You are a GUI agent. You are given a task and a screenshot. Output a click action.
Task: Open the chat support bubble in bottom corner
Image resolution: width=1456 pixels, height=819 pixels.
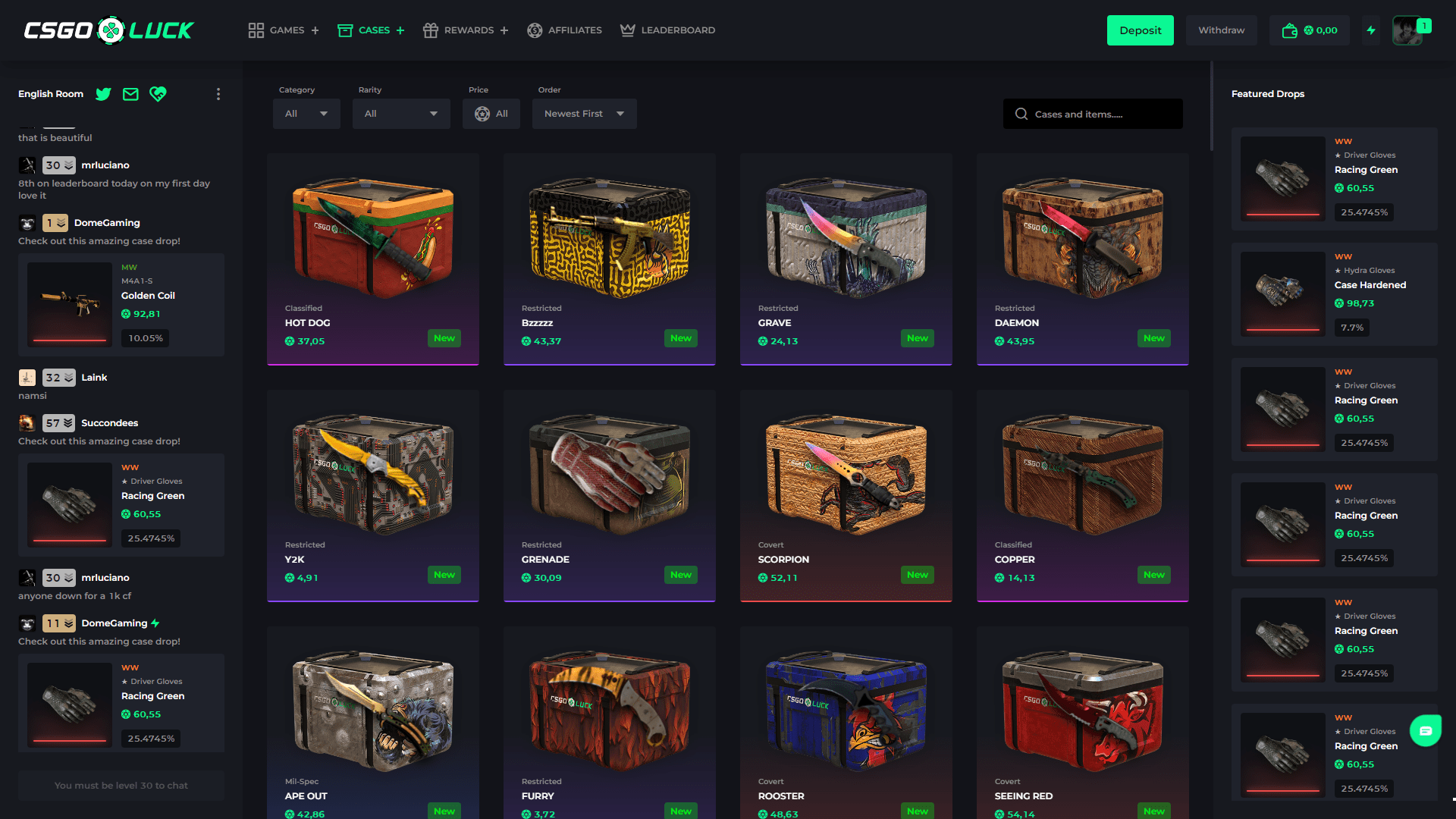click(x=1426, y=730)
